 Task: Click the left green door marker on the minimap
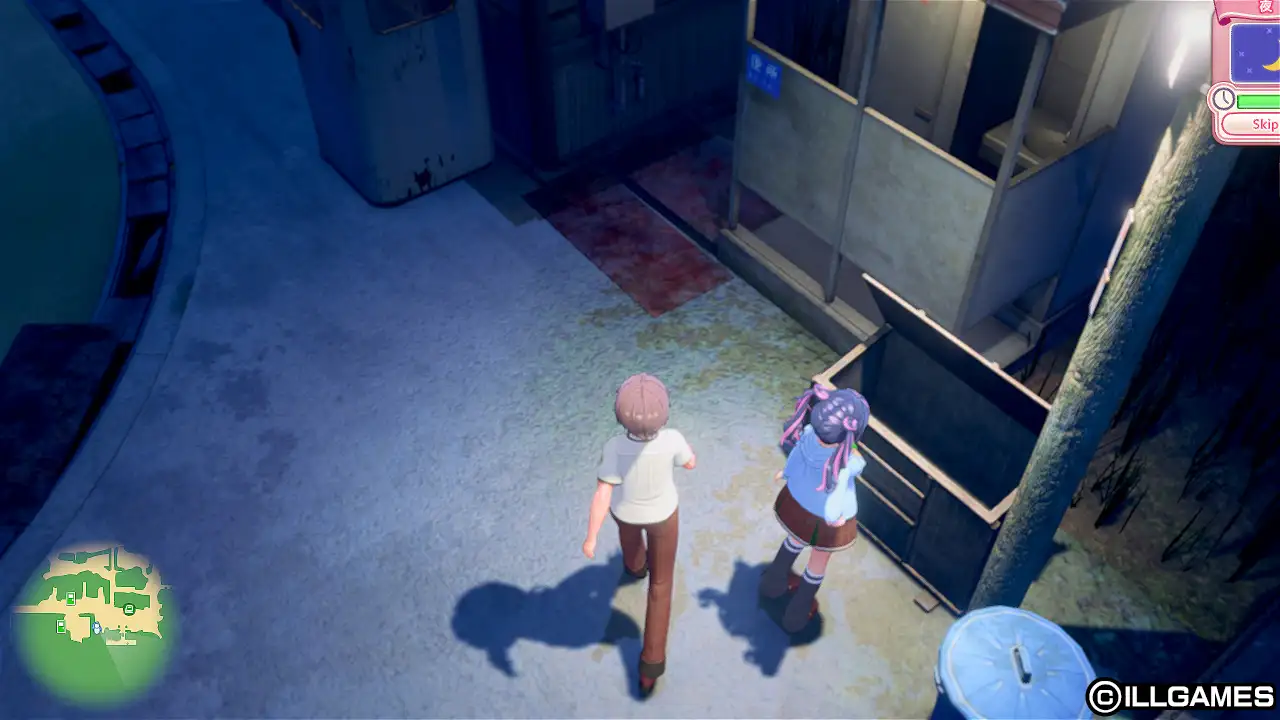(61, 626)
